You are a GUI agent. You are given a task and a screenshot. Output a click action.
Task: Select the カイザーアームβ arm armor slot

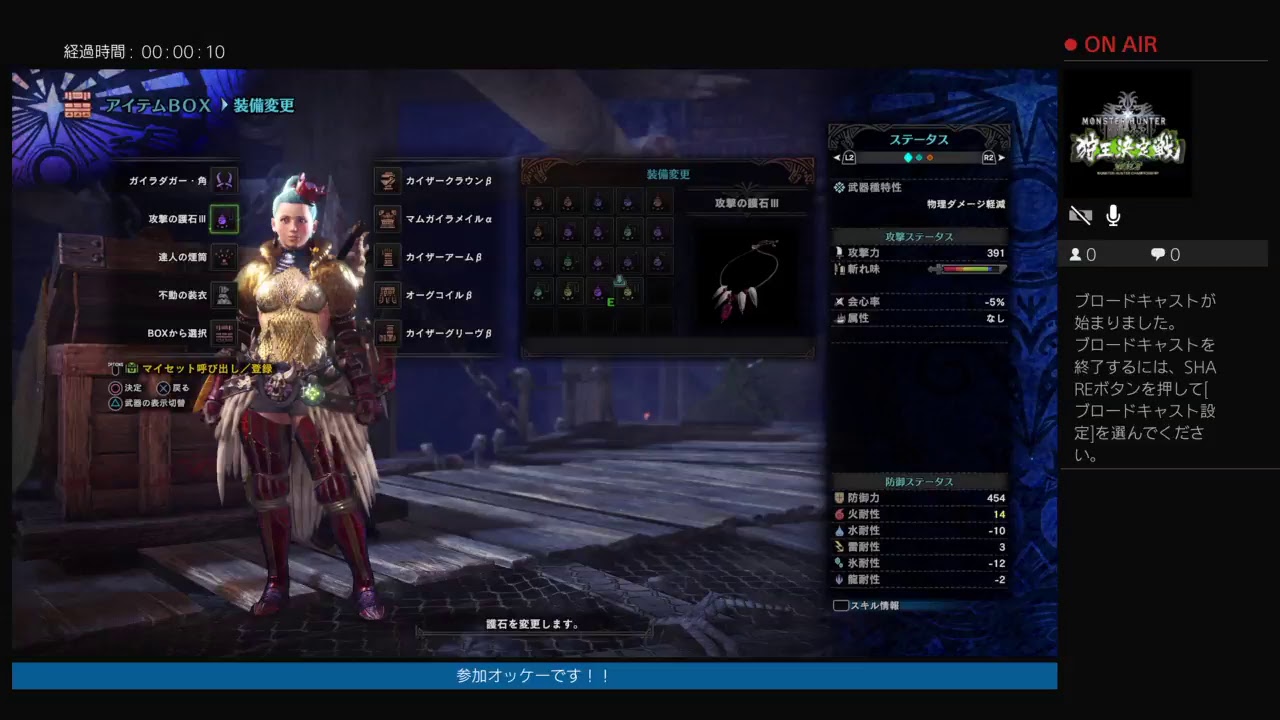[388, 257]
